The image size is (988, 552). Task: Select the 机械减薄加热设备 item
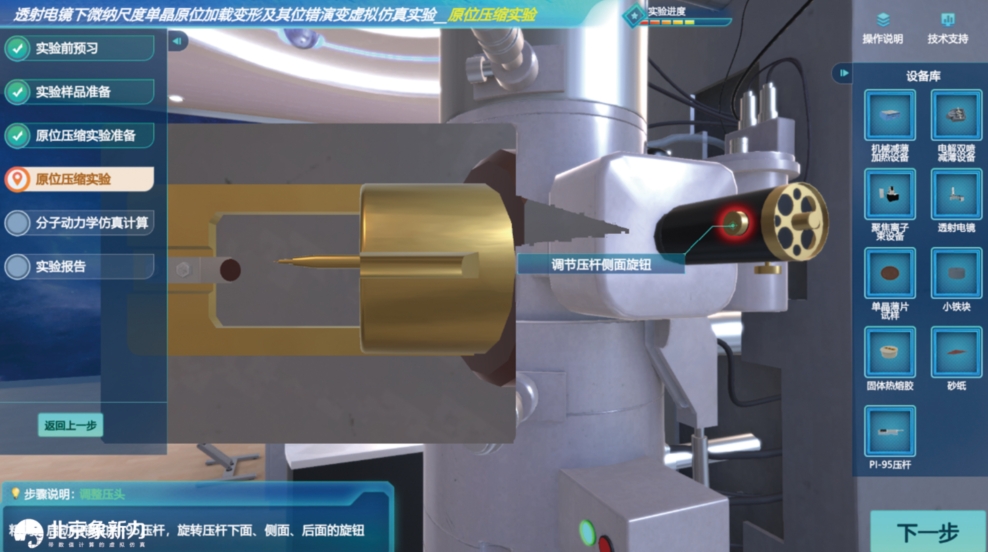coord(889,116)
